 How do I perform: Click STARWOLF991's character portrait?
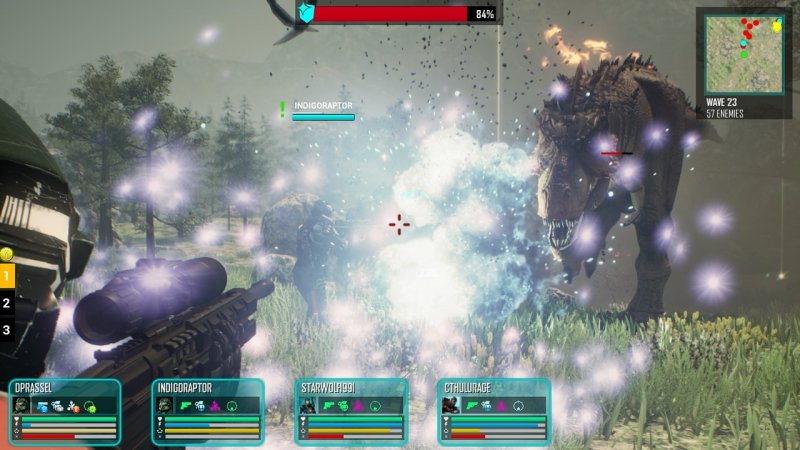pos(309,406)
